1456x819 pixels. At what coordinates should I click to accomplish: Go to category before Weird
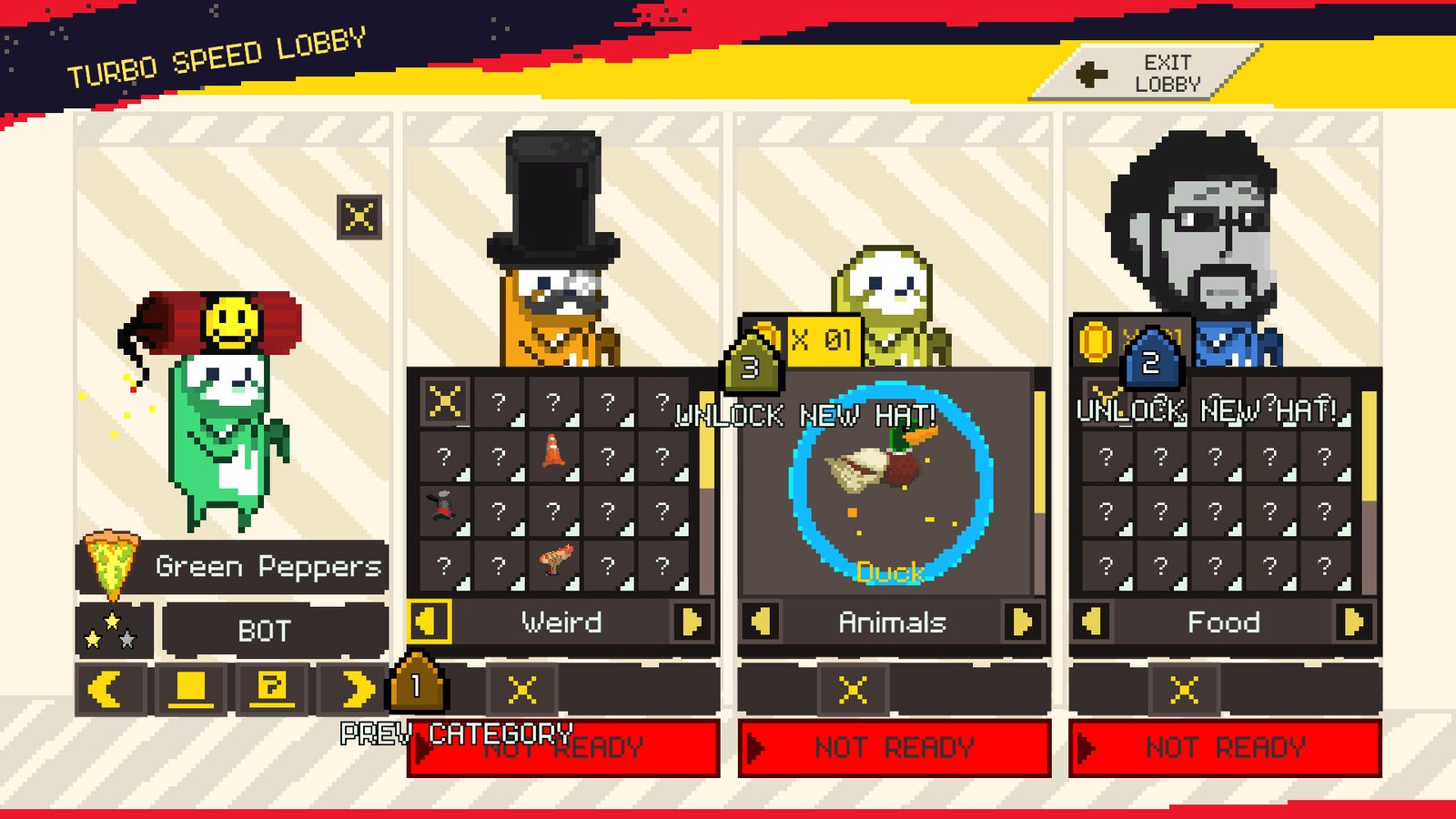[428, 622]
